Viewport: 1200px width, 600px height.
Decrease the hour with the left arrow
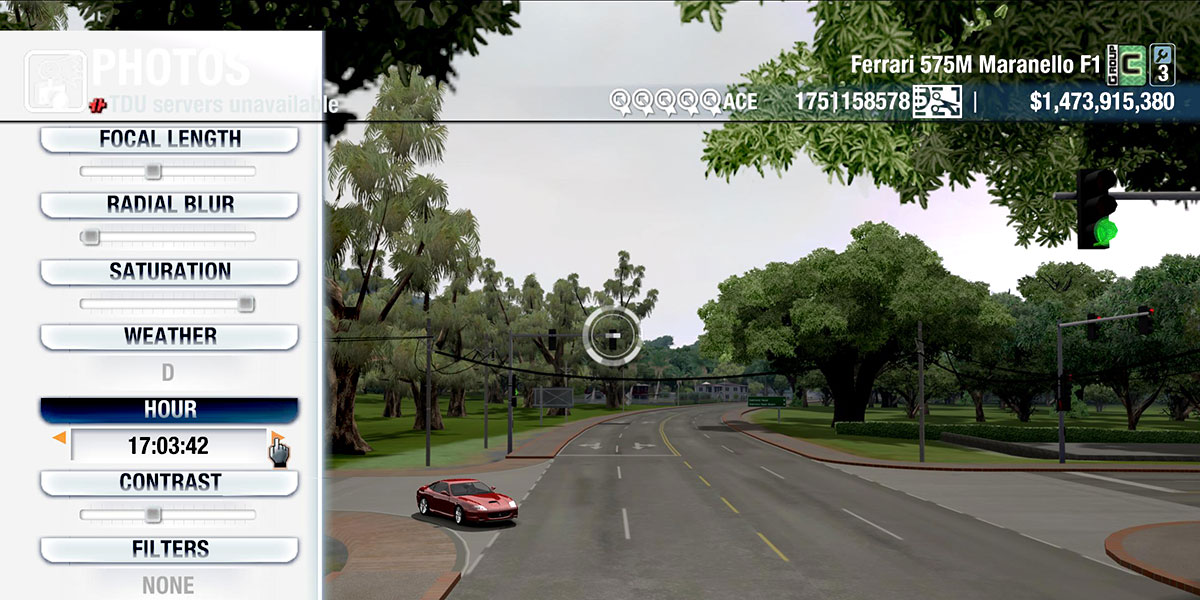click(x=59, y=438)
